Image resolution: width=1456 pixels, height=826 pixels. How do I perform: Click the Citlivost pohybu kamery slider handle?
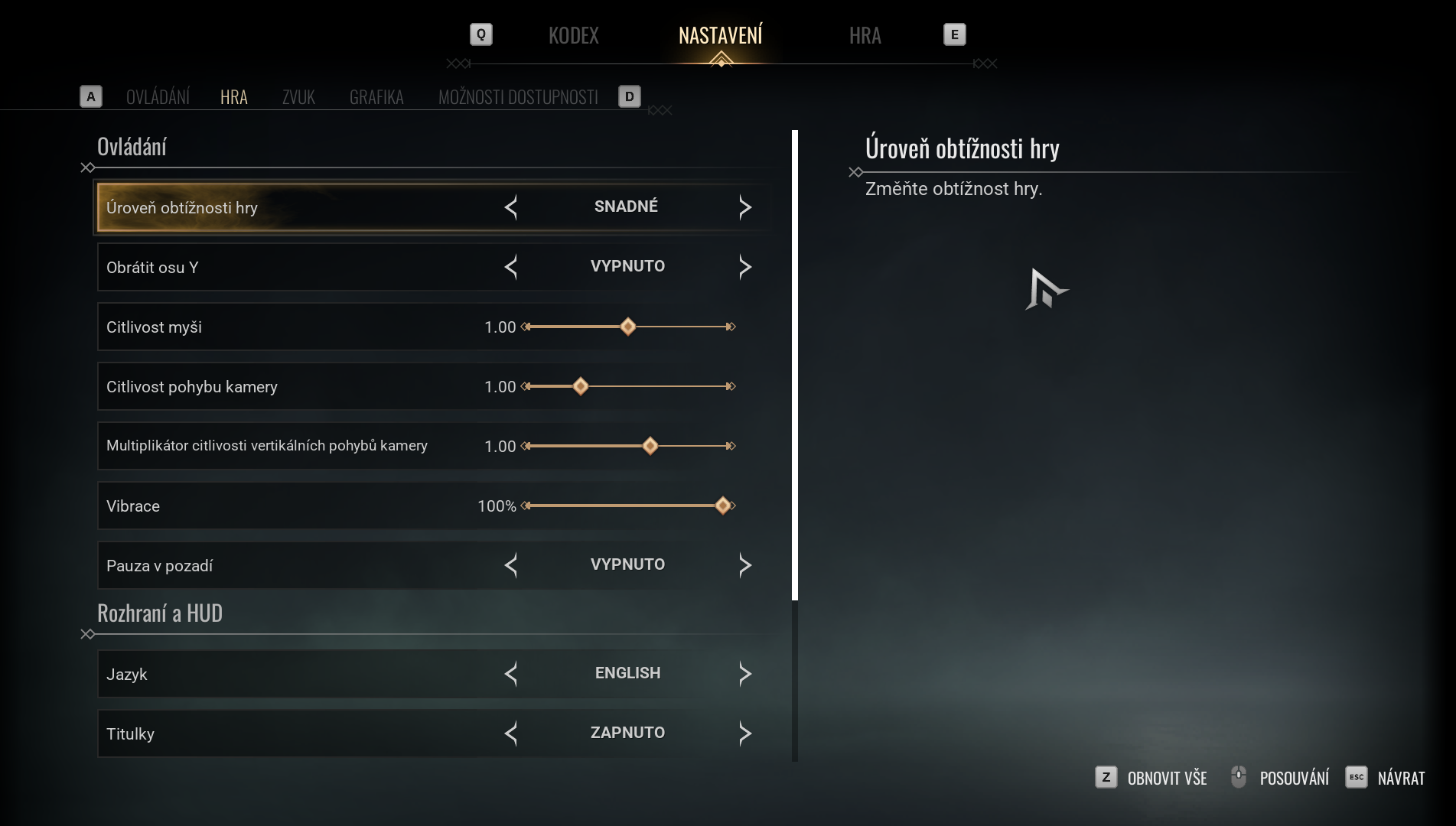point(581,386)
